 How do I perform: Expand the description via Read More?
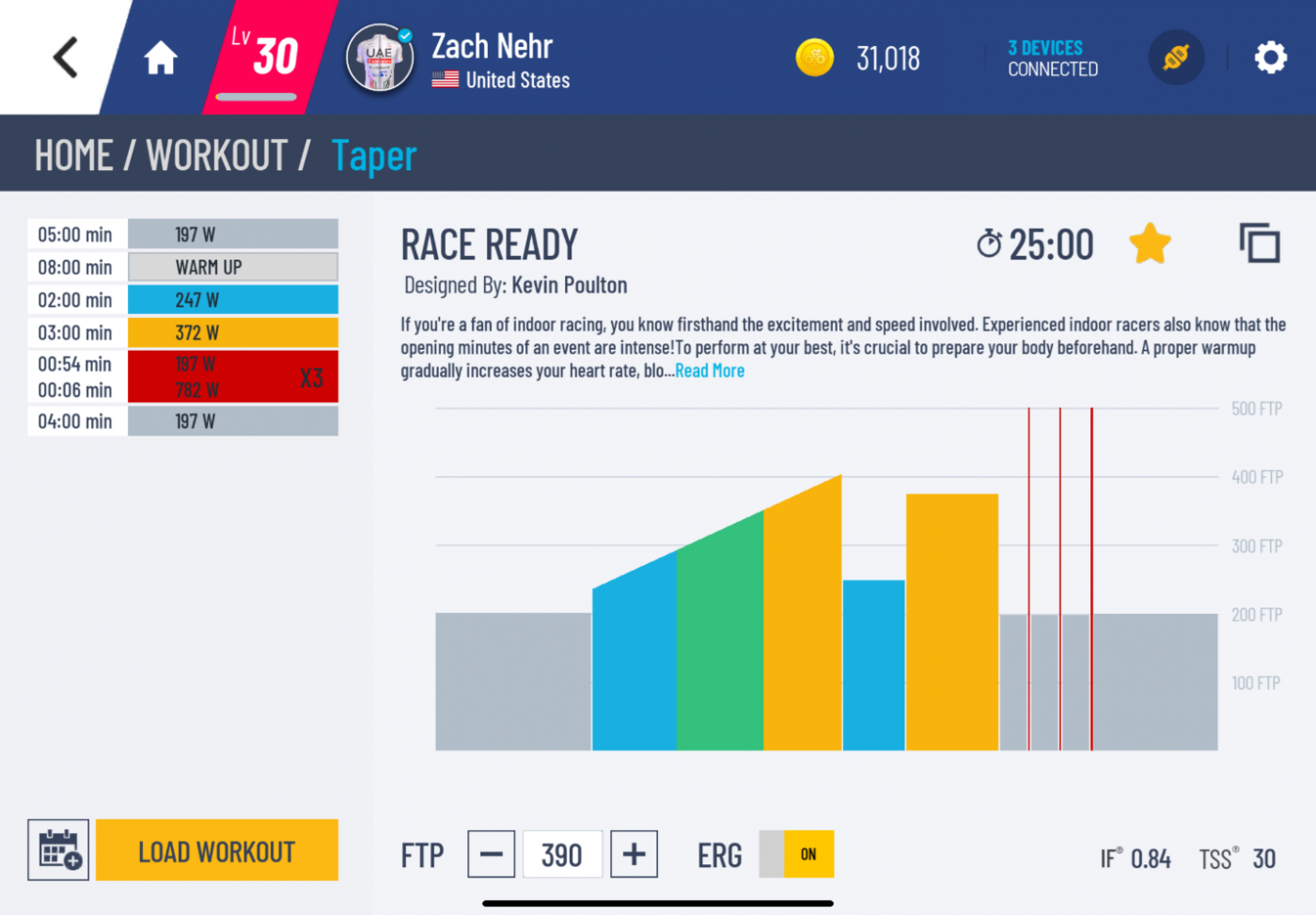pyautogui.click(x=710, y=370)
